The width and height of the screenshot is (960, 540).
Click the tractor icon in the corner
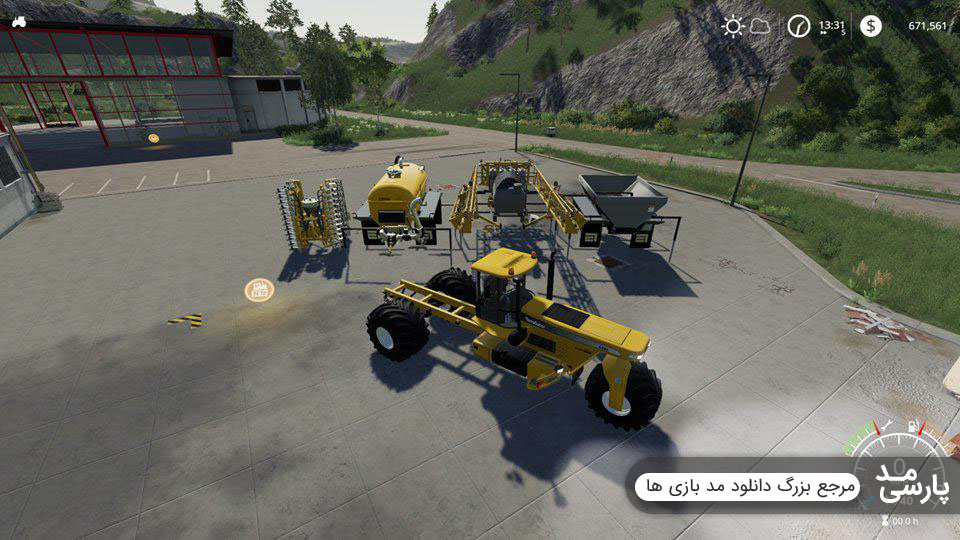(x=19, y=21)
